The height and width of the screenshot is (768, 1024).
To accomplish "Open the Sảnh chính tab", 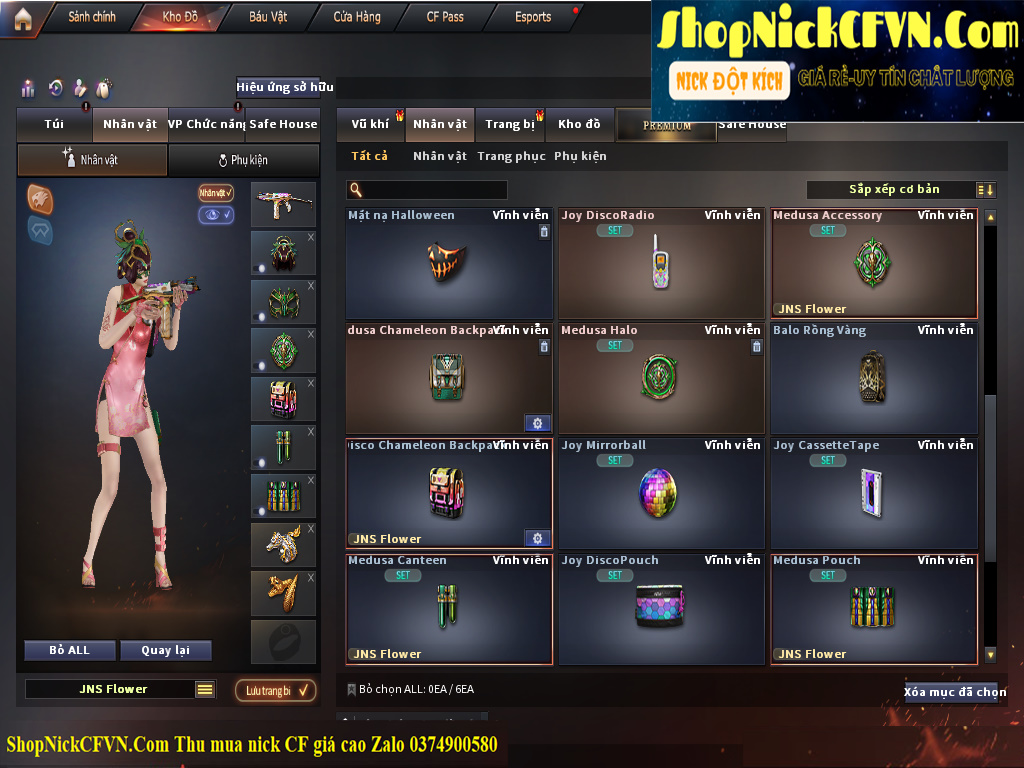I will click(92, 17).
